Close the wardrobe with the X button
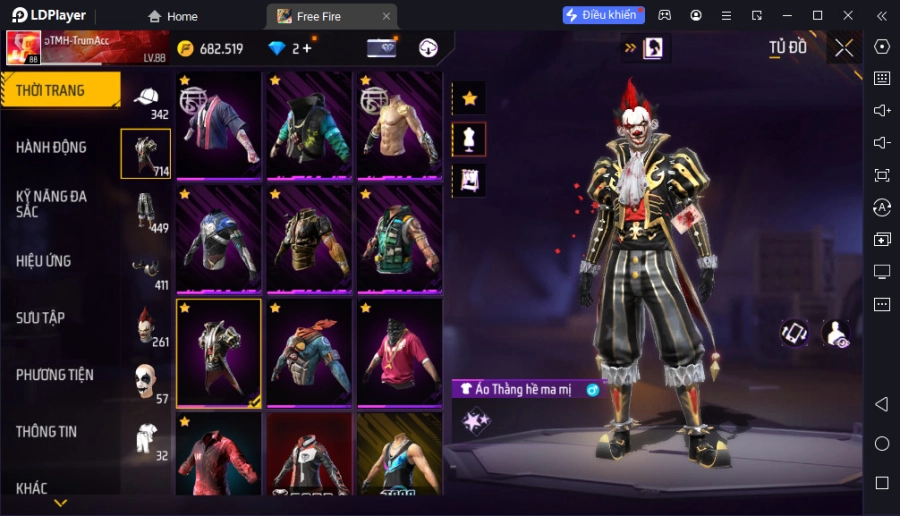900x516 pixels. (x=845, y=48)
